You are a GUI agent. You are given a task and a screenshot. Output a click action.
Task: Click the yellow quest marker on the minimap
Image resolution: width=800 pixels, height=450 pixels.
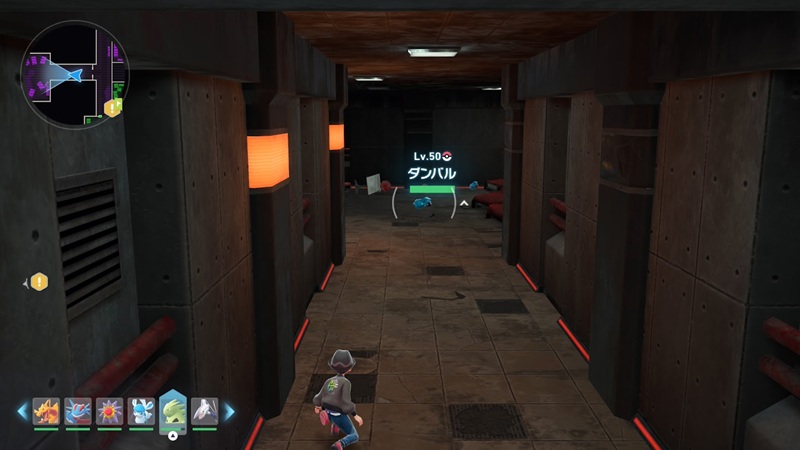tap(112, 107)
